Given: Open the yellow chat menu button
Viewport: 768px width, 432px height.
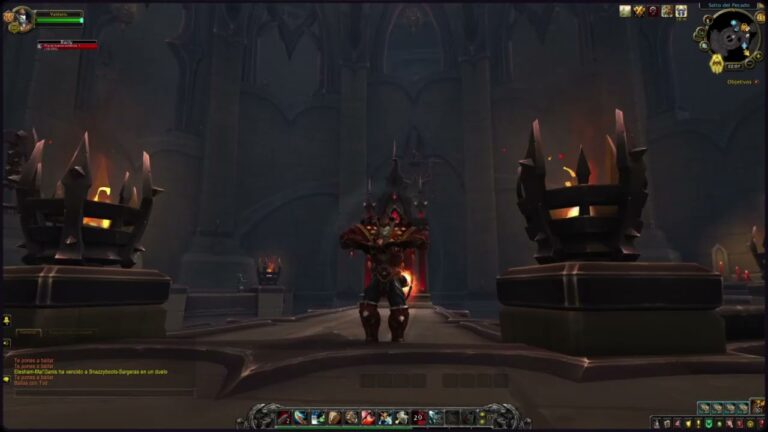Looking at the screenshot, I should coord(6,320).
